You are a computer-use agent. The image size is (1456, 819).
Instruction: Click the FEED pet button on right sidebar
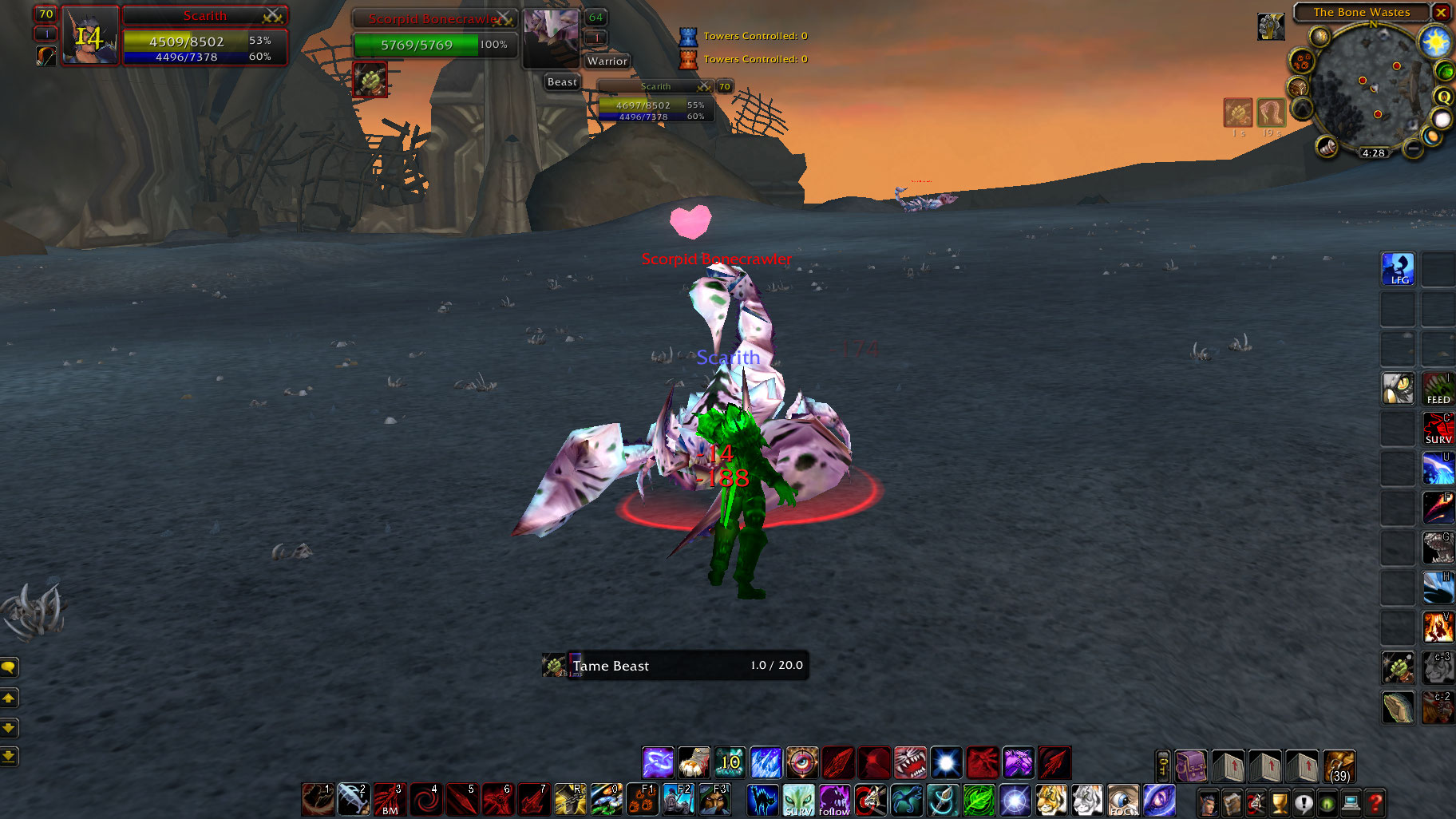(x=1438, y=390)
